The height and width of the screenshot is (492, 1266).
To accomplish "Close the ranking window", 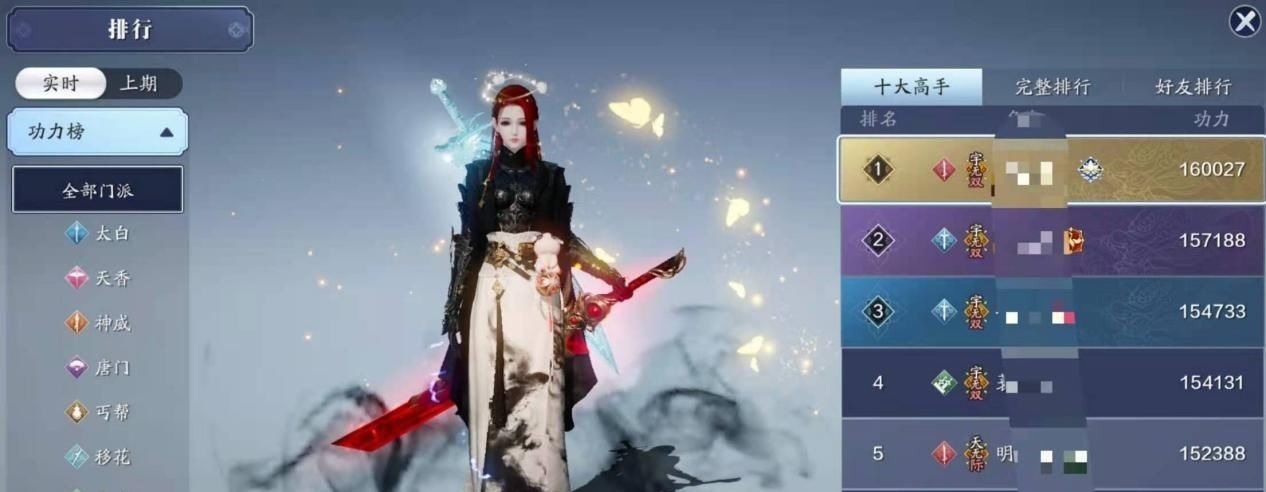I will pos(1244,21).
